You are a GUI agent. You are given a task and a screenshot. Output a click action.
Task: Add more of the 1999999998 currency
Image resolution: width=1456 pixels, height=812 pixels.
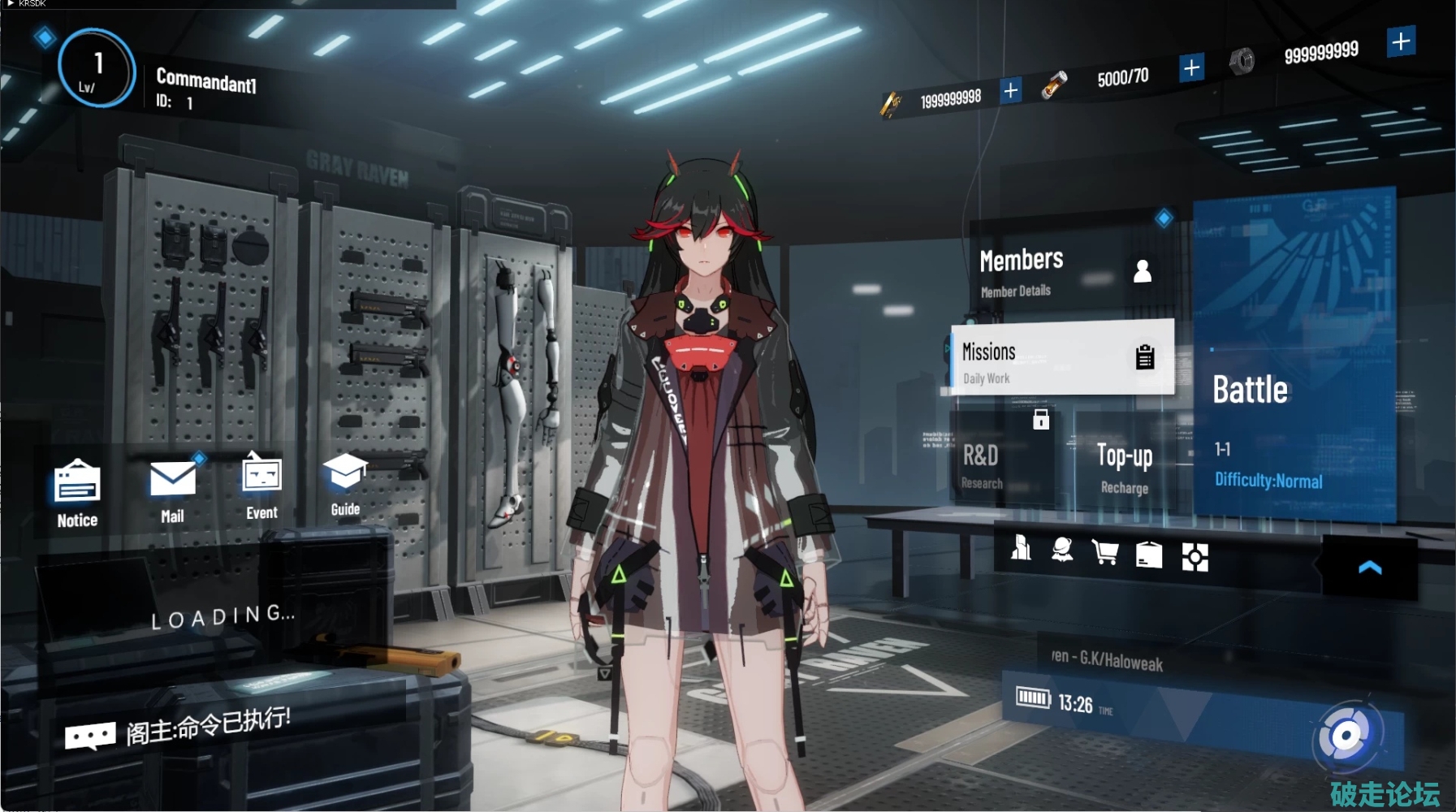(x=1011, y=89)
